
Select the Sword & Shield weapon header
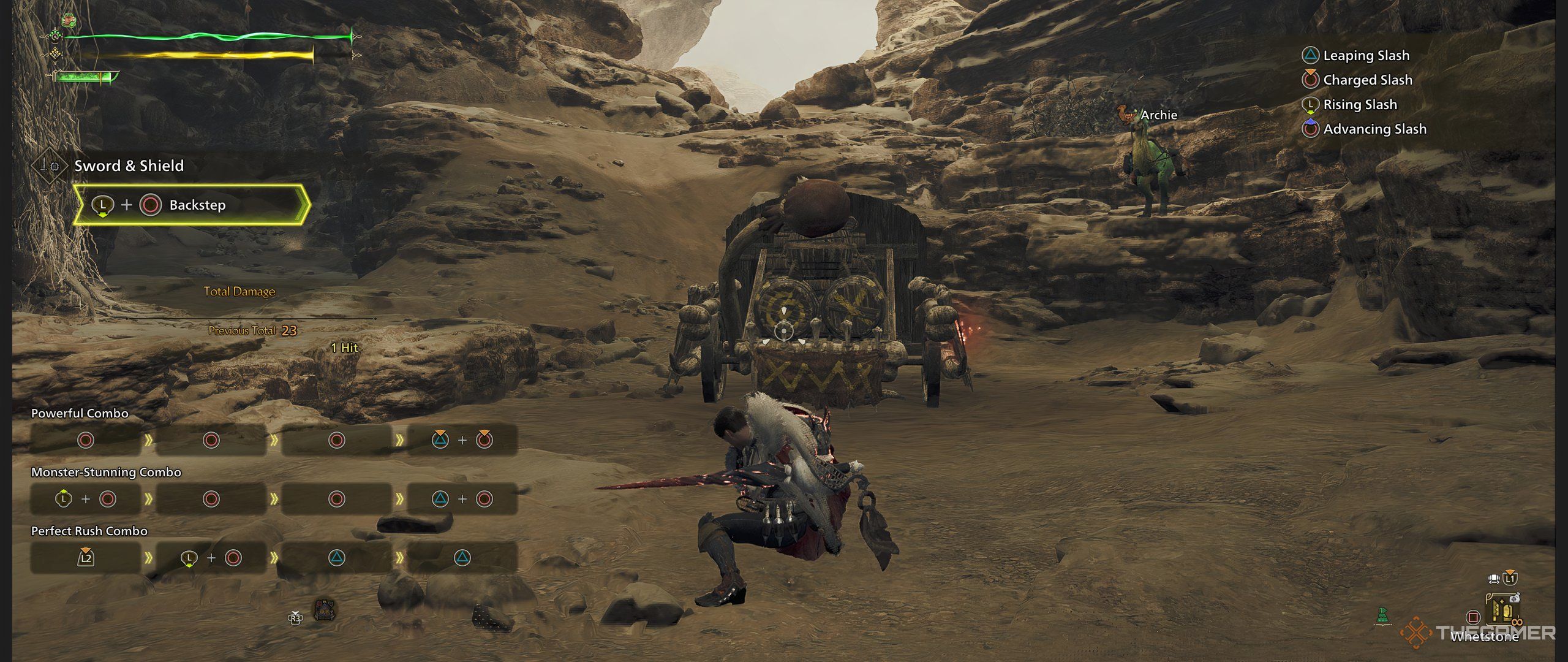pos(129,165)
